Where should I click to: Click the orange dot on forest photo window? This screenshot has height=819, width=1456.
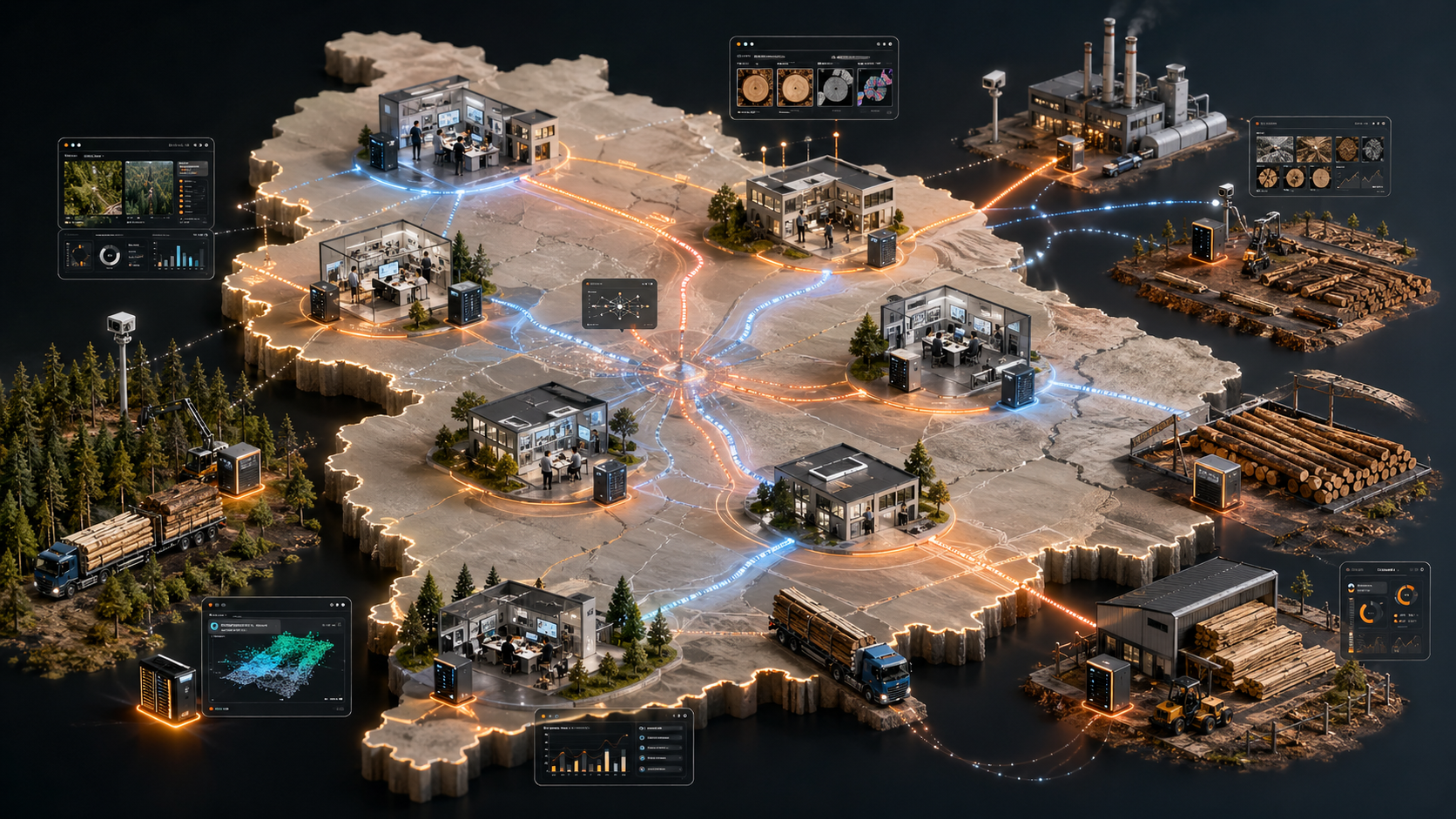(x=67, y=145)
